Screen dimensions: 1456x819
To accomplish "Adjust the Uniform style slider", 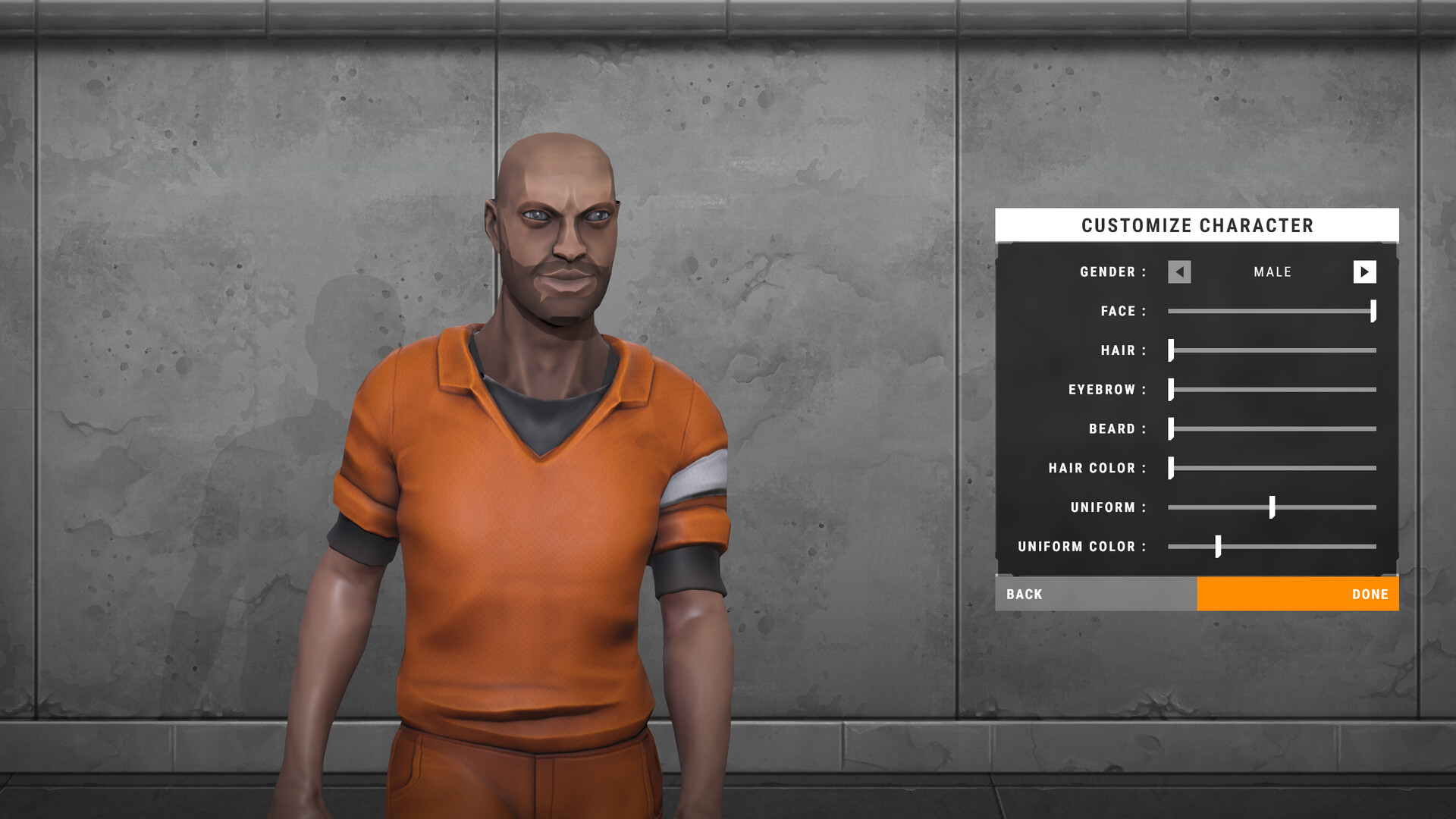I will click(1271, 507).
